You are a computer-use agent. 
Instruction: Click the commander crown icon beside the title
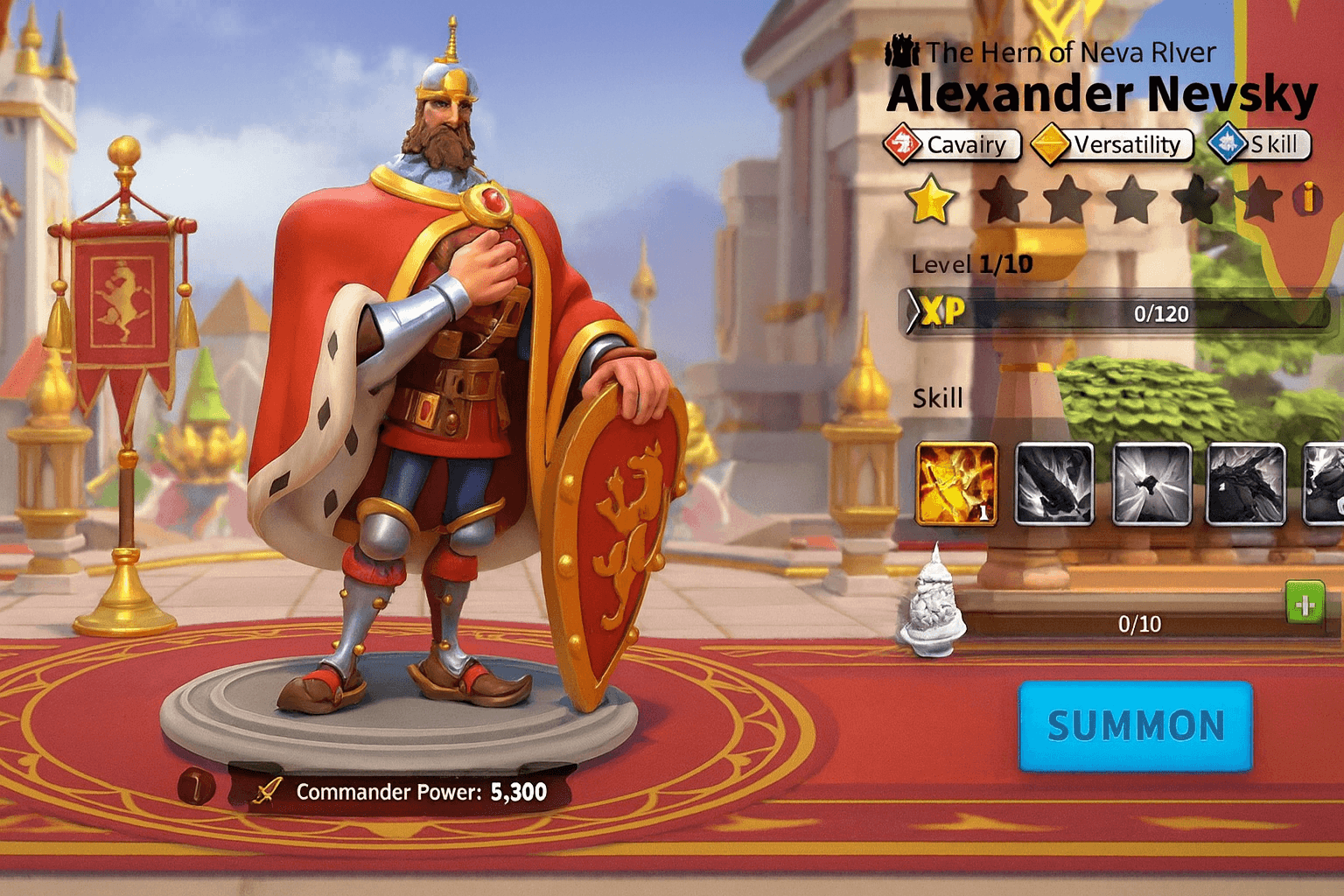(900, 51)
